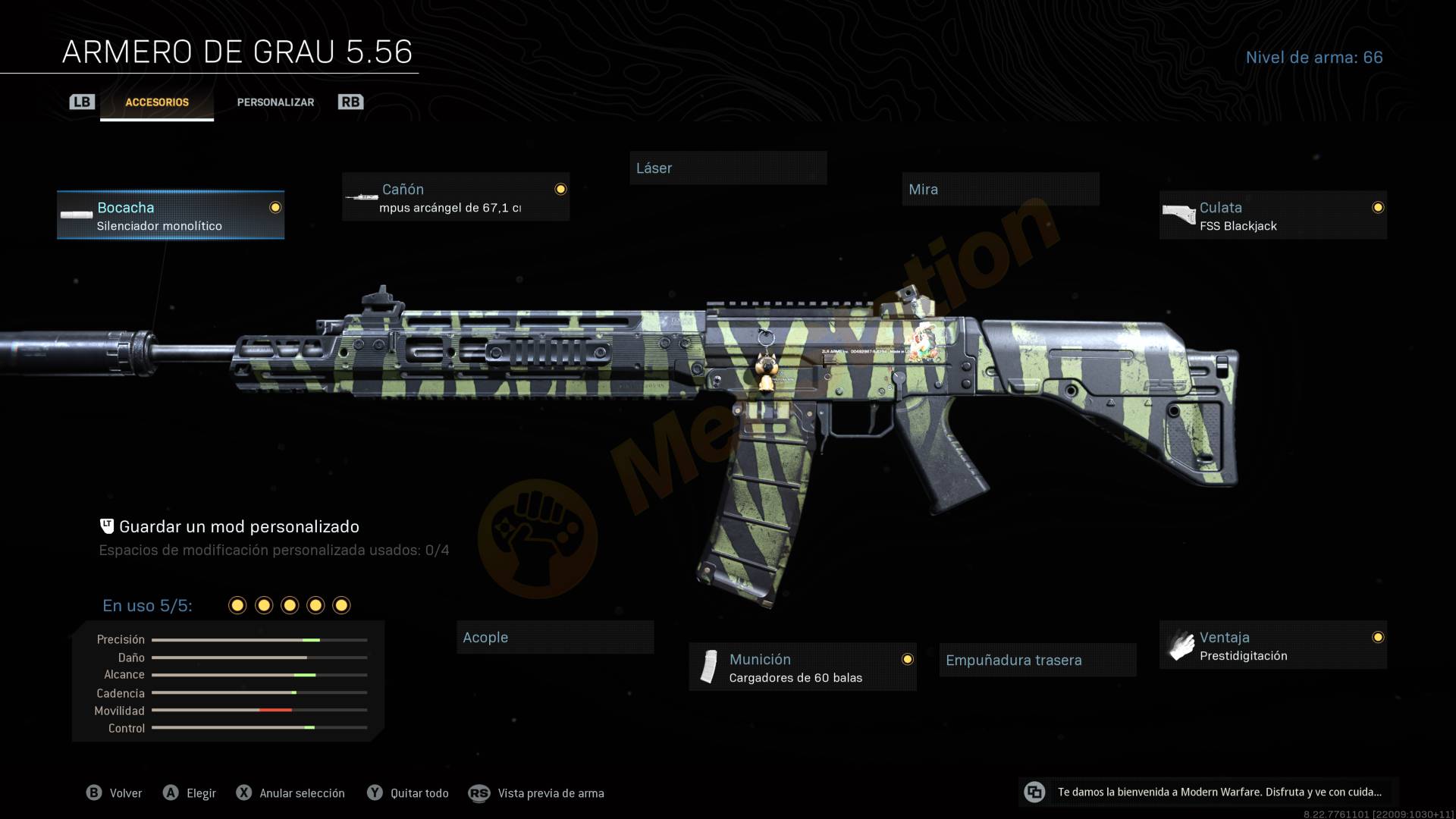Open the welcome message notification

point(1209,792)
